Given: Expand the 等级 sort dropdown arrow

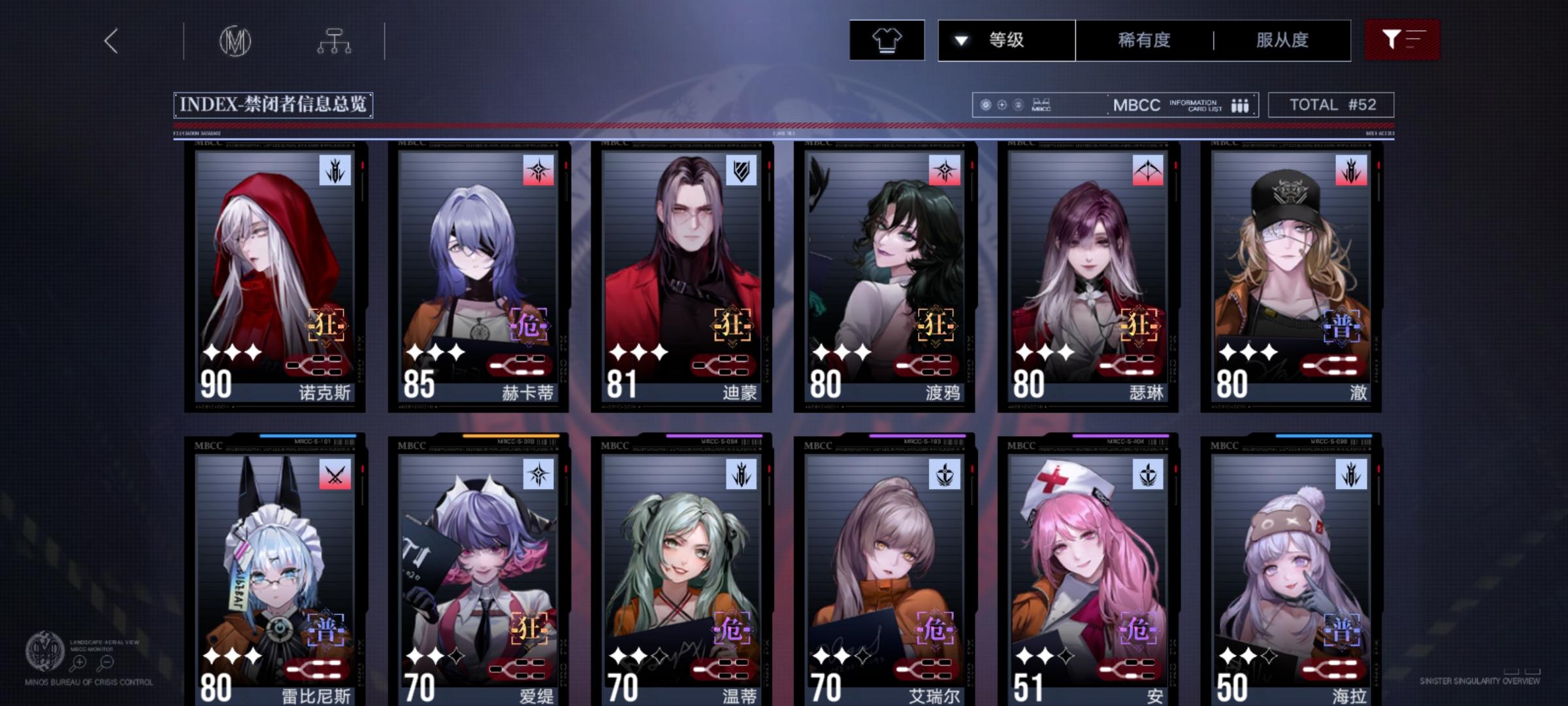Looking at the screenshot, I should tap(960, 41).
